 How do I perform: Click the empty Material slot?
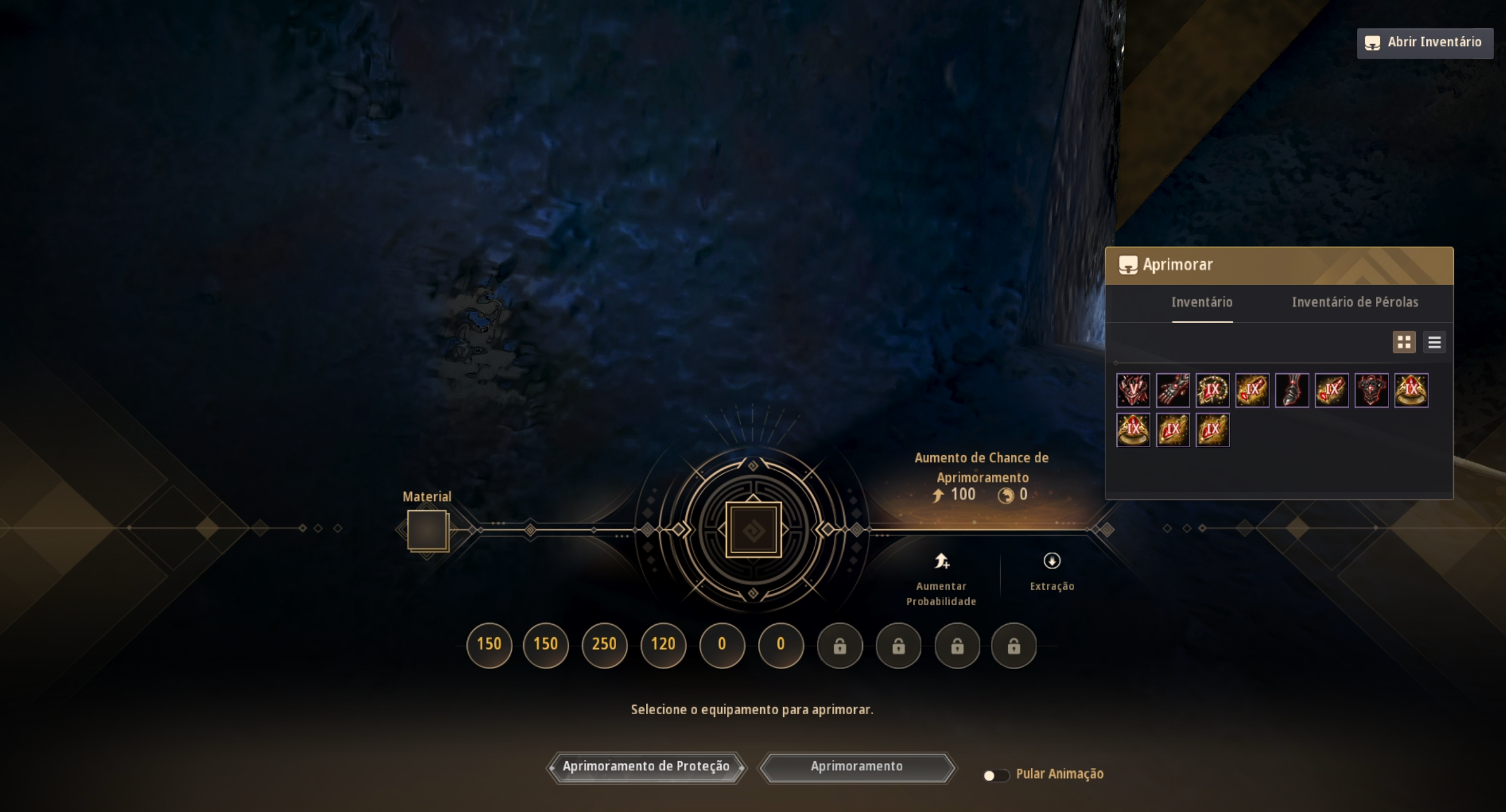click(x=427, y=530)
